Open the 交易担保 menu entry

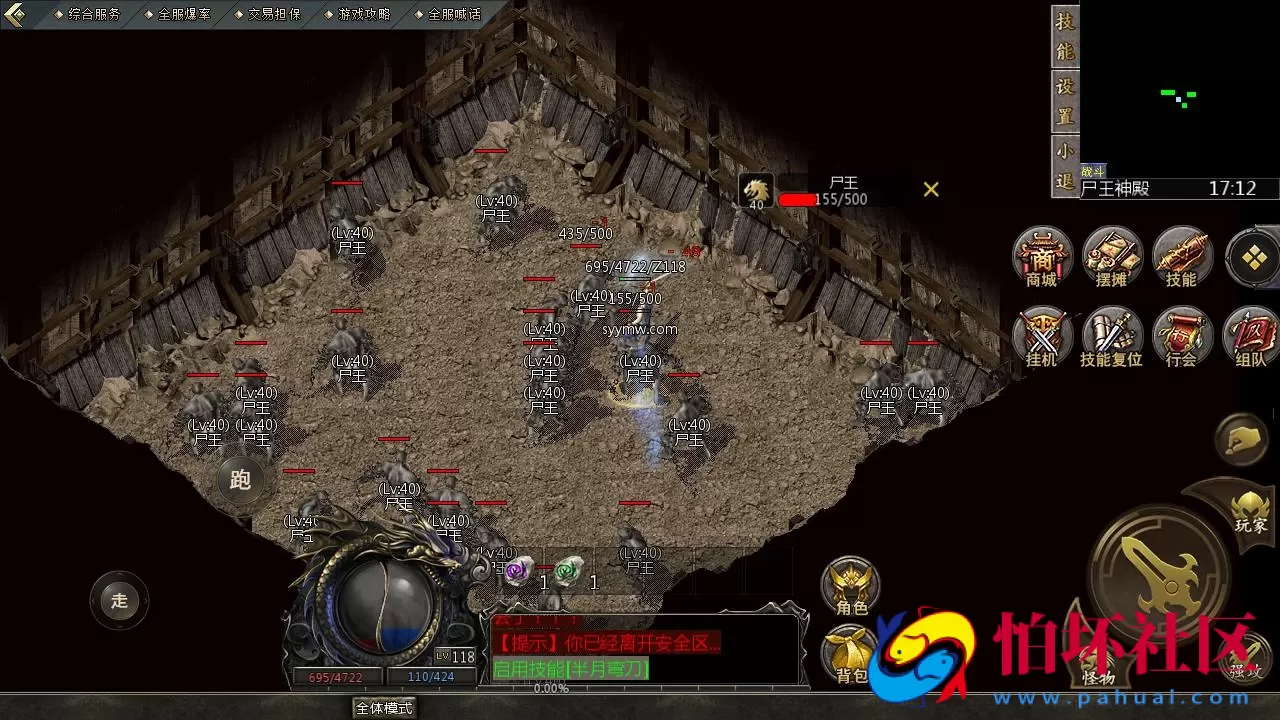click(x=274, y=14)
